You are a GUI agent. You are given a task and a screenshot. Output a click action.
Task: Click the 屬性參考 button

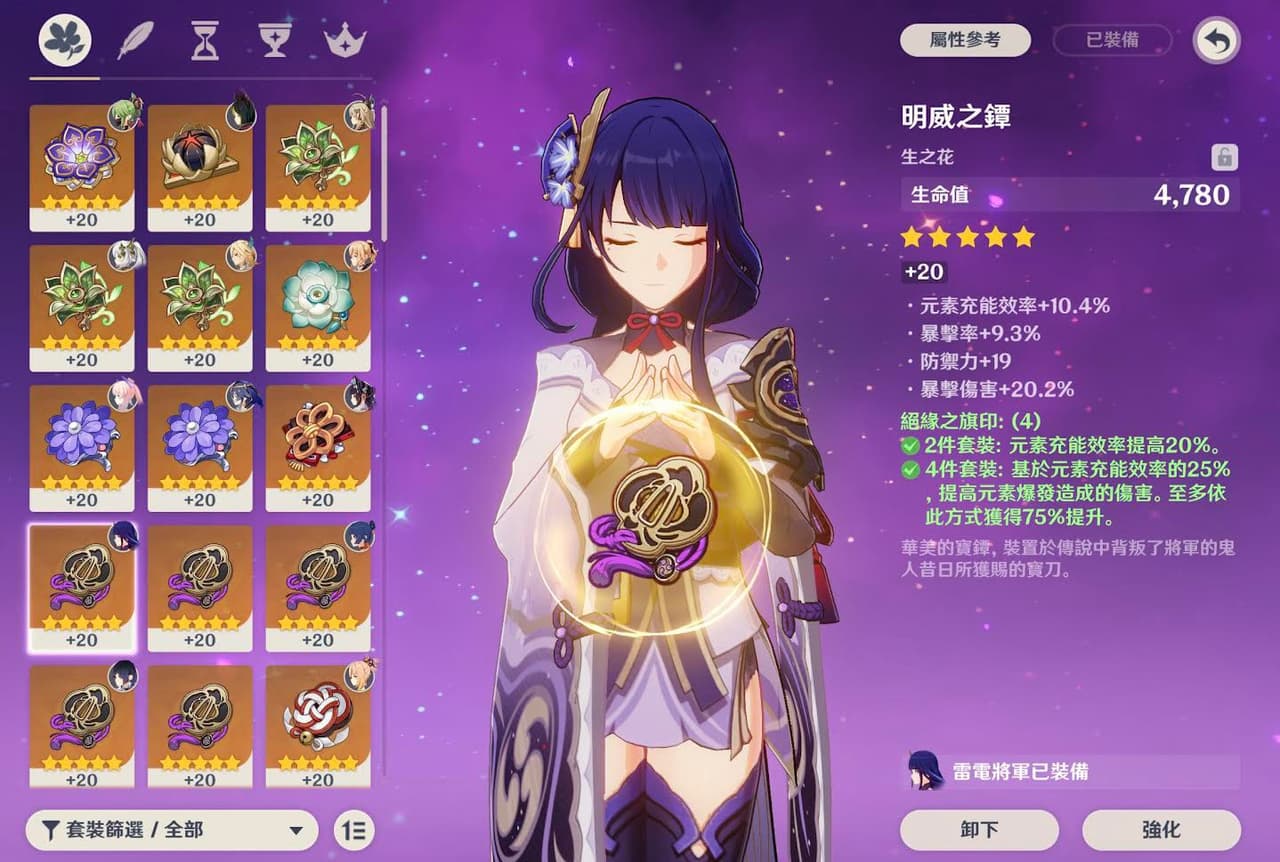965,40
